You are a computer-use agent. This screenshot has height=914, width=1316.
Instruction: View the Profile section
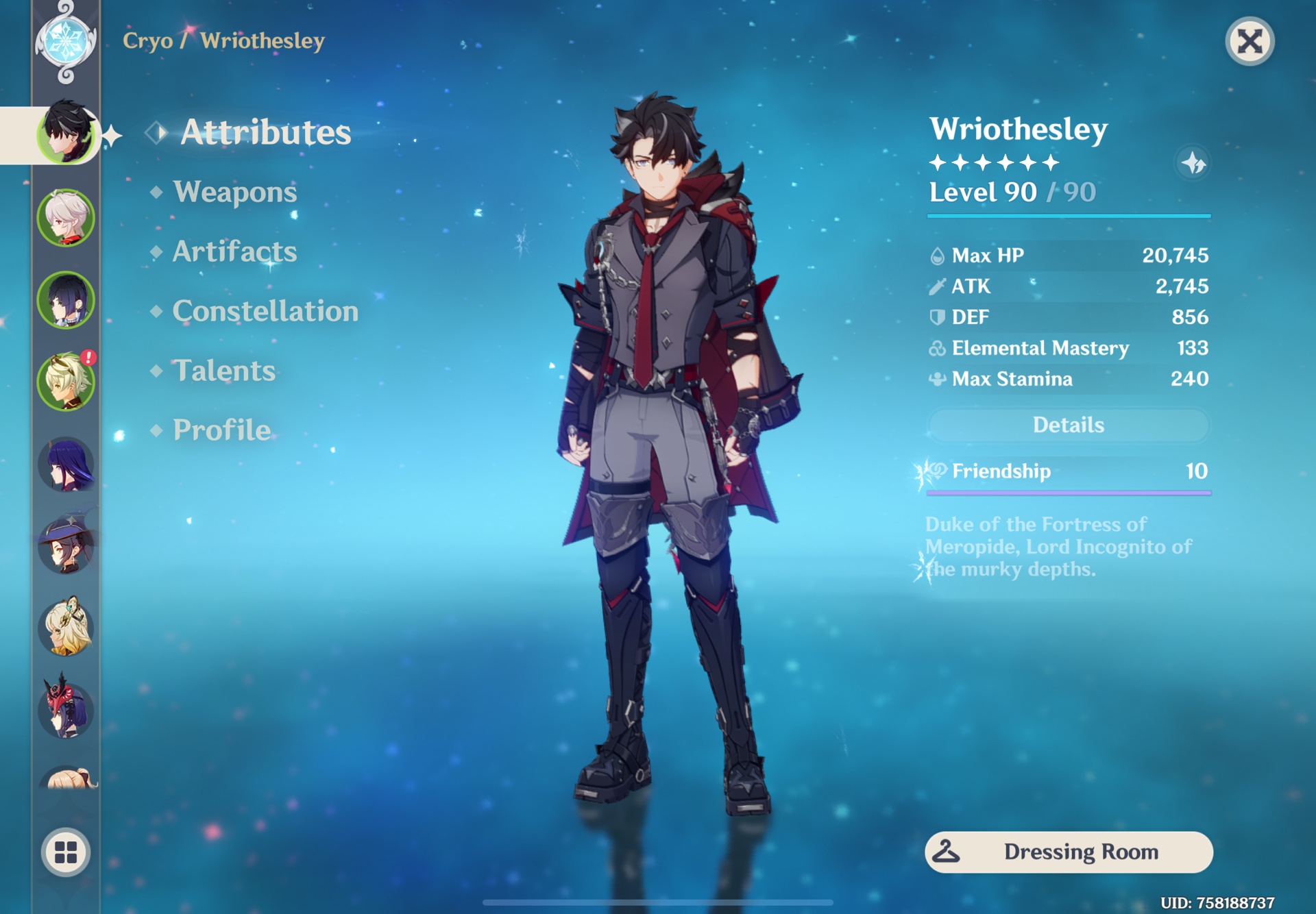pos(220,430)
